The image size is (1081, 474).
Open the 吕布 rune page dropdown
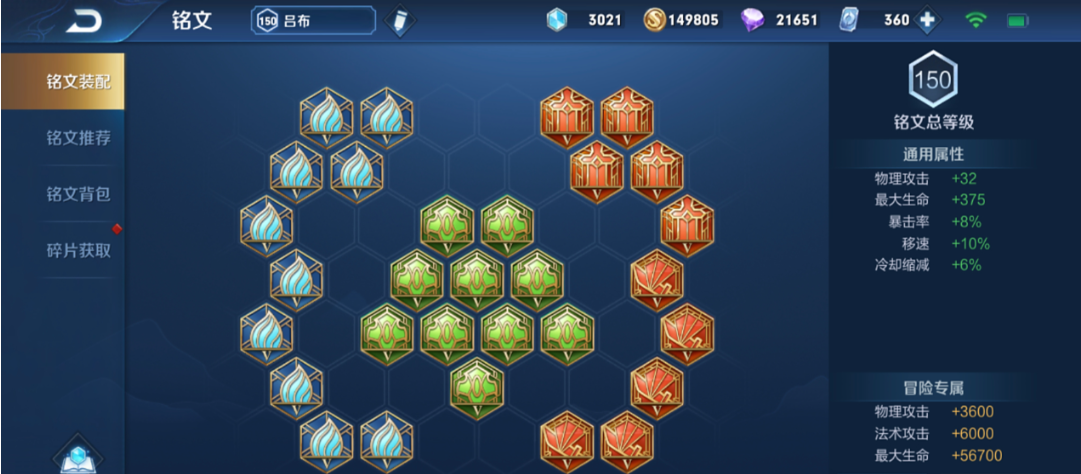click(x=313, y=20)
